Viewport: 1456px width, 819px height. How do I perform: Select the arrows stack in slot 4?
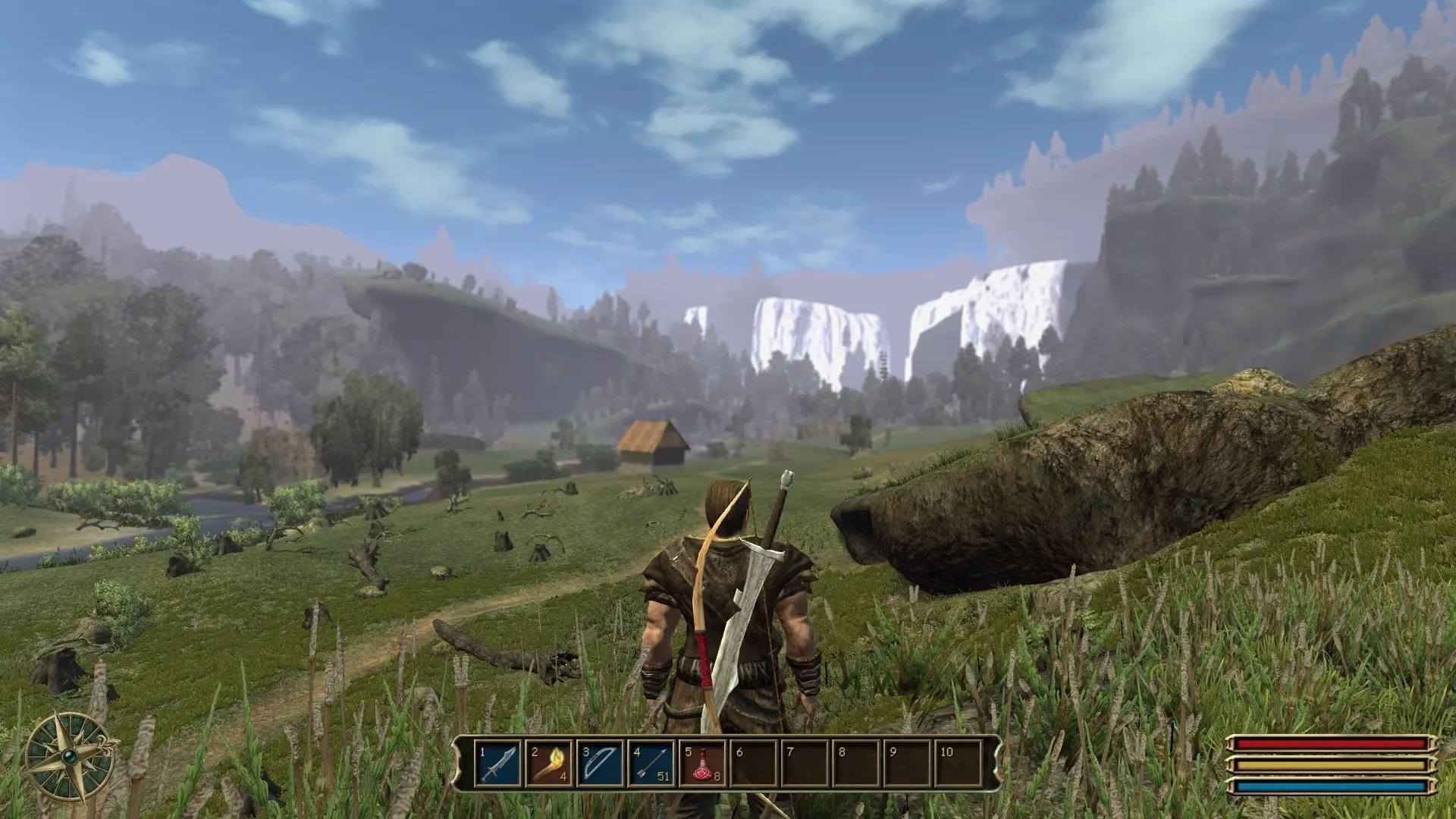[651, 764]
